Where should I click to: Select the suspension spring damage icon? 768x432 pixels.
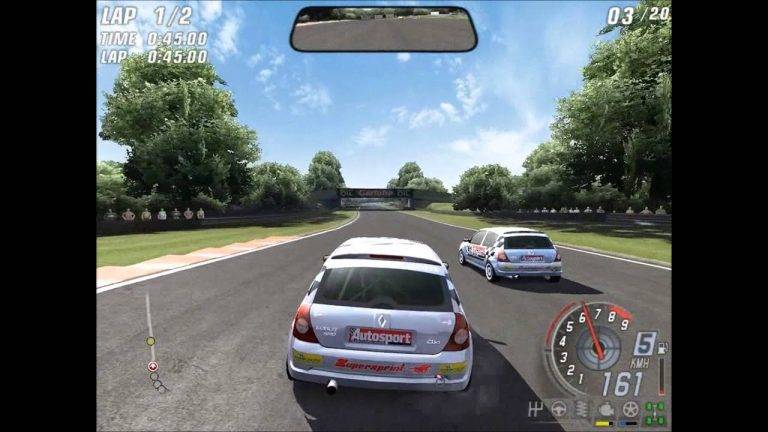[583, 408]
